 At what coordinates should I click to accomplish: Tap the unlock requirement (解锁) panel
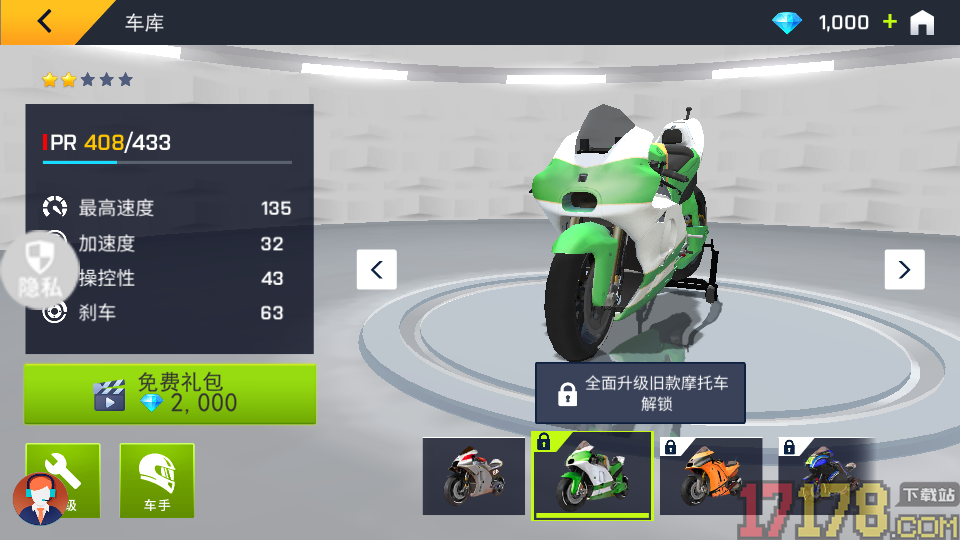point(640,393)
